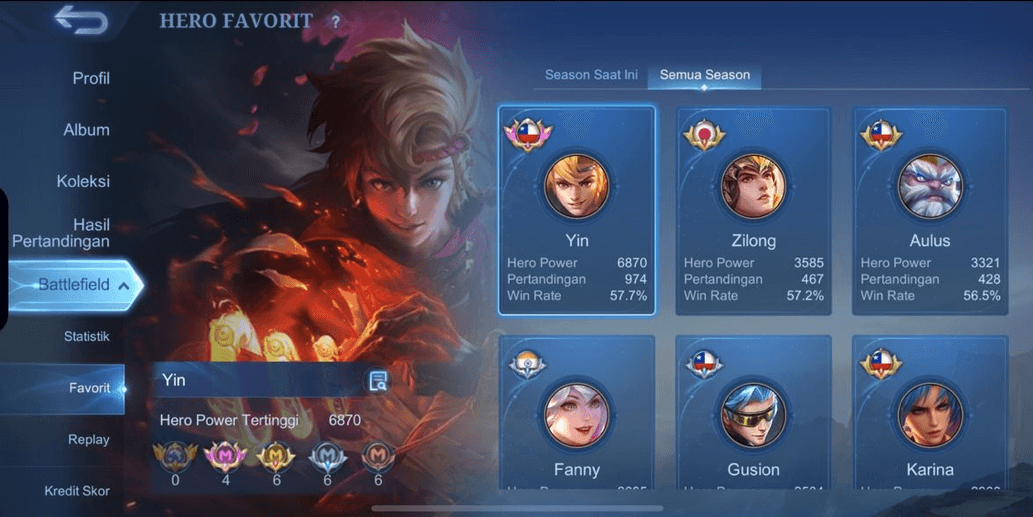
Task: Open the Profil menu entry
Action: pyautogui.click(x=90, y=78)
